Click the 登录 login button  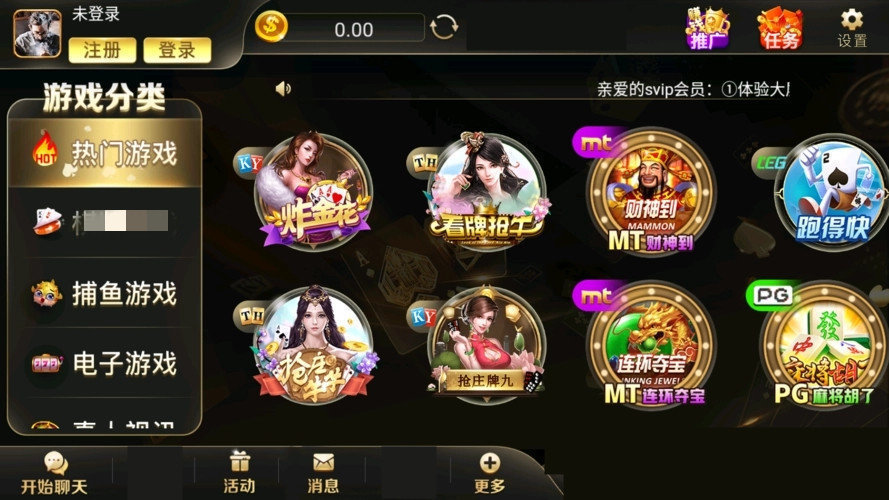click(x=177, y=49)
